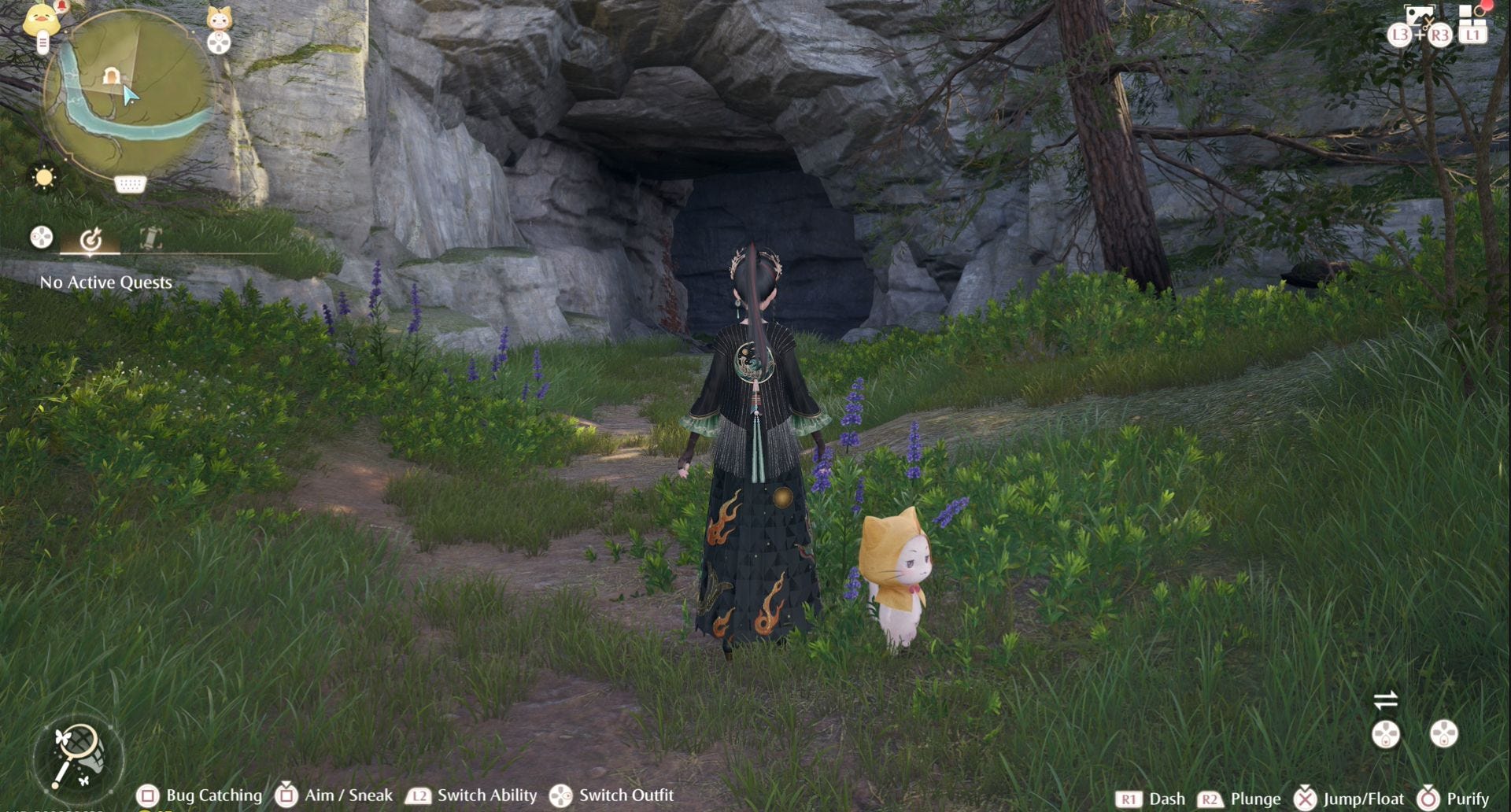Screen dimensions: 1511x812
Task: Switch to the quest tracker target tab
Action: 91,238
